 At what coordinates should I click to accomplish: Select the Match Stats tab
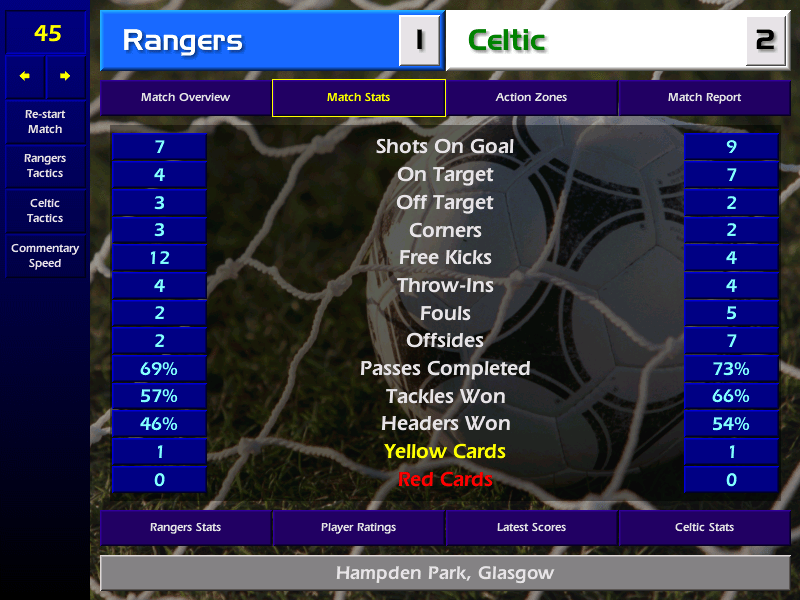point(358,98)
